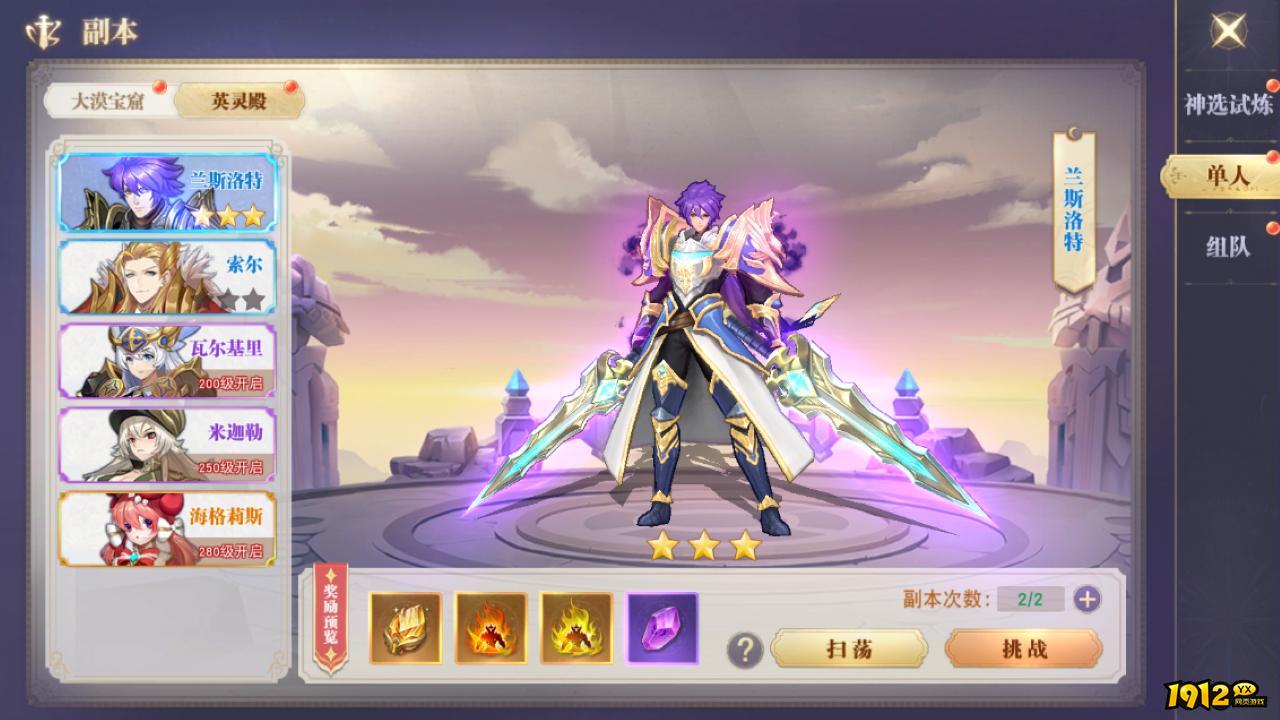Switch to the 大漠宝窟 tab
Screen dimensions: 1280x720
(x=110, y=101)
